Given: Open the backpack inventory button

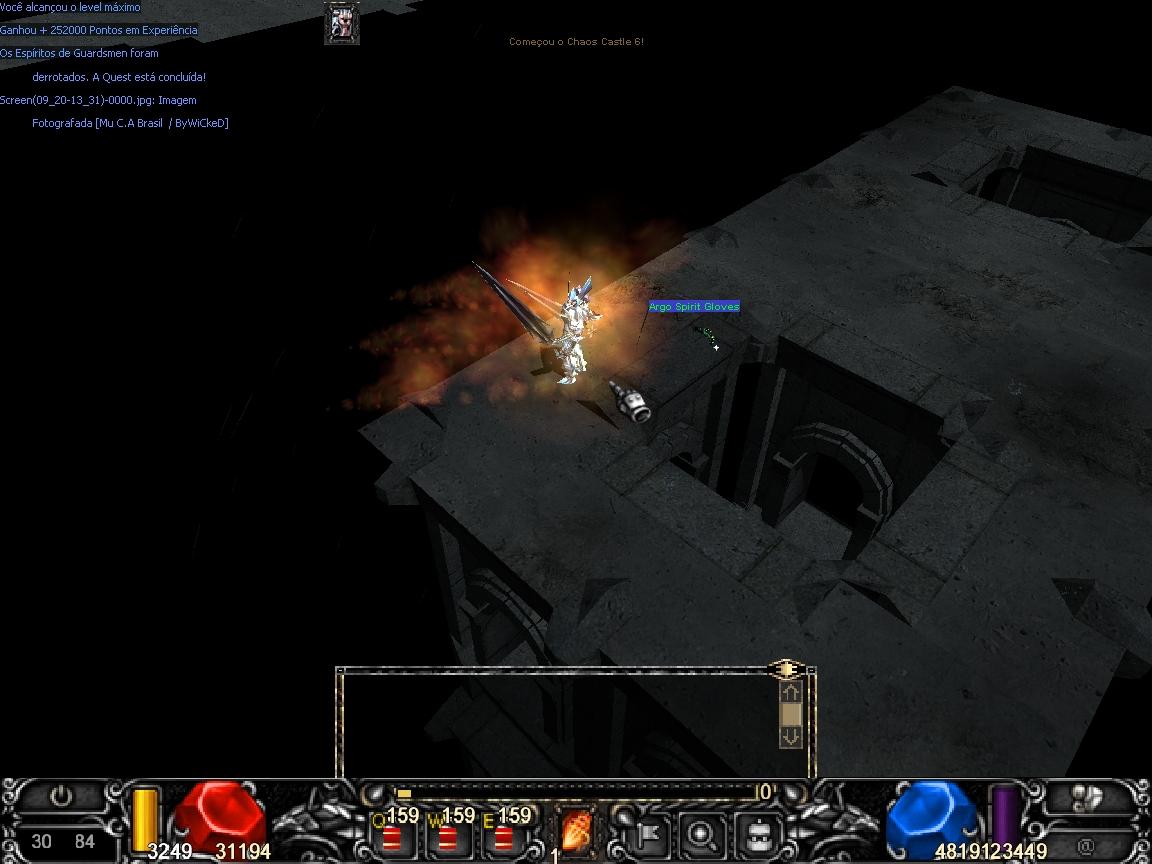Looking at the screenshot, I should [758, 832].
